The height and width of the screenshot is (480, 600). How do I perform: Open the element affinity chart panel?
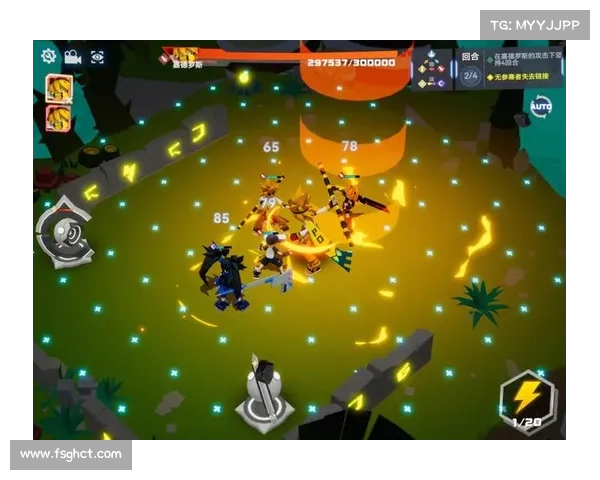(431, 69)
